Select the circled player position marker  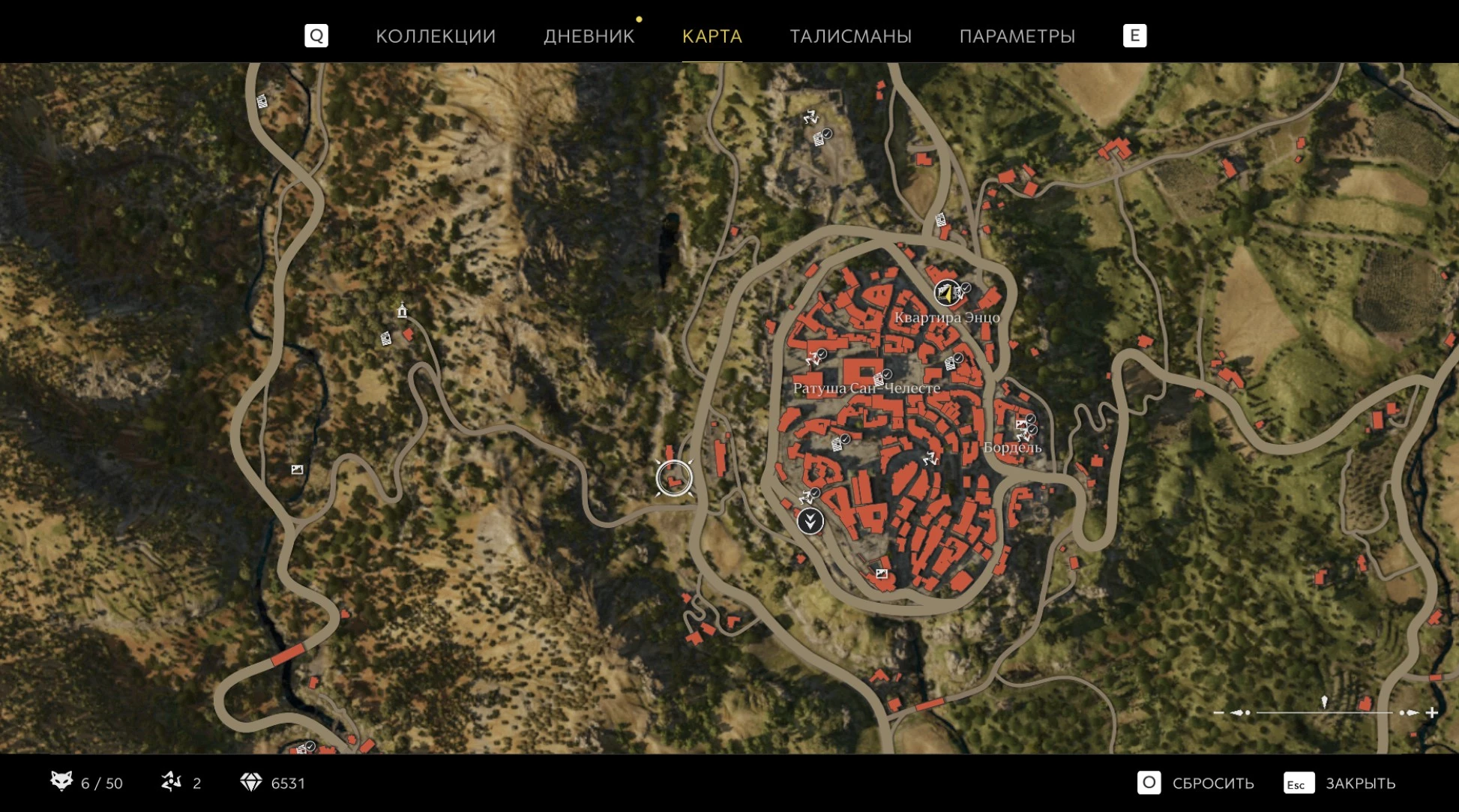pyautogui.click(x=673, y=478)
